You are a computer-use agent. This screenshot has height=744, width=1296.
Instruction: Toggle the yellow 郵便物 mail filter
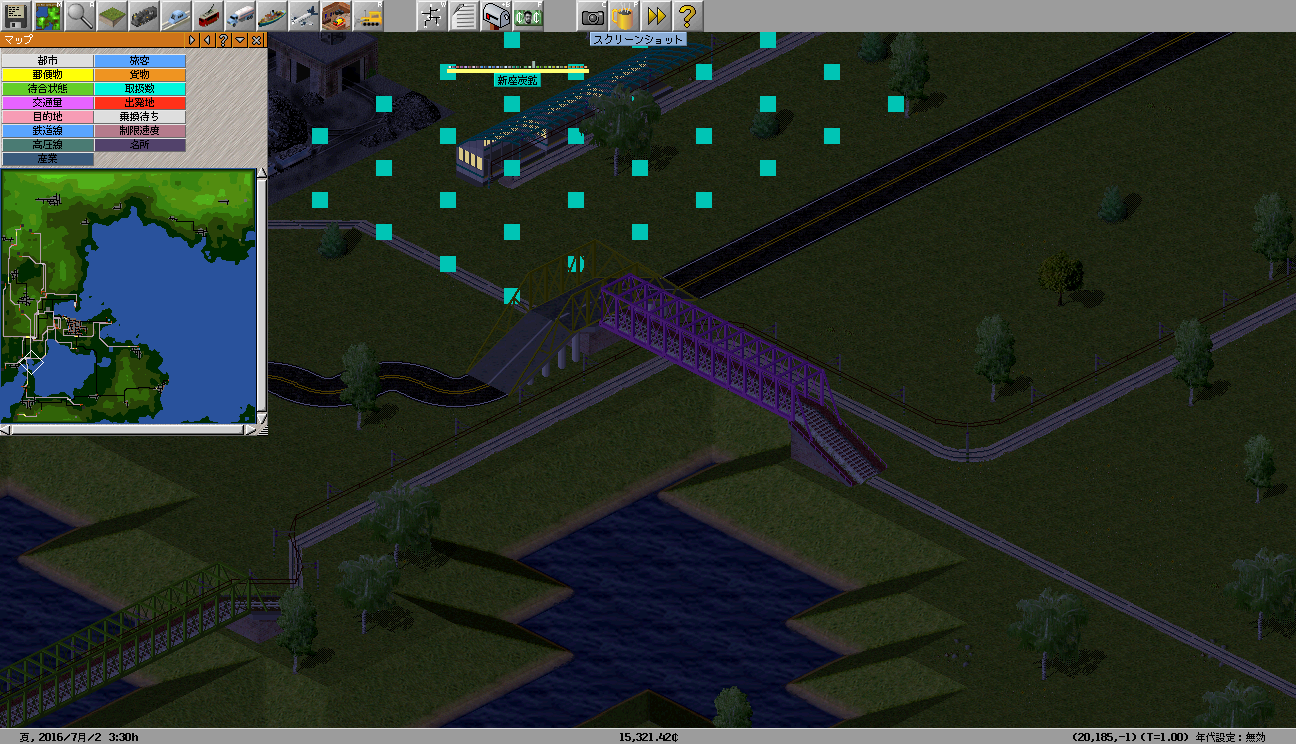coord(47,75)
